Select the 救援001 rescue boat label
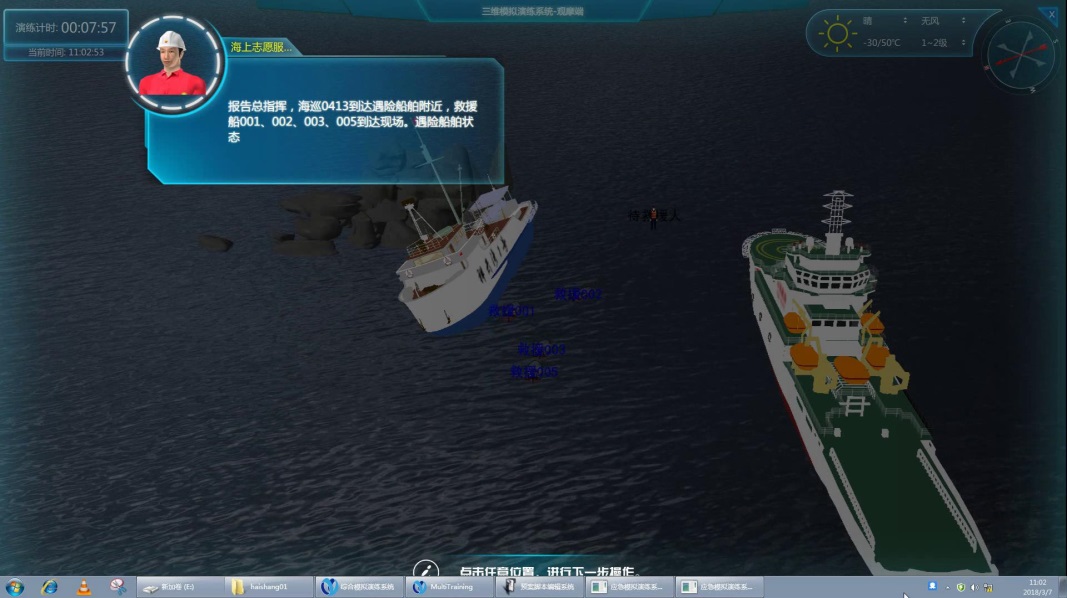 pyautogui.click(x=510, y=312)
